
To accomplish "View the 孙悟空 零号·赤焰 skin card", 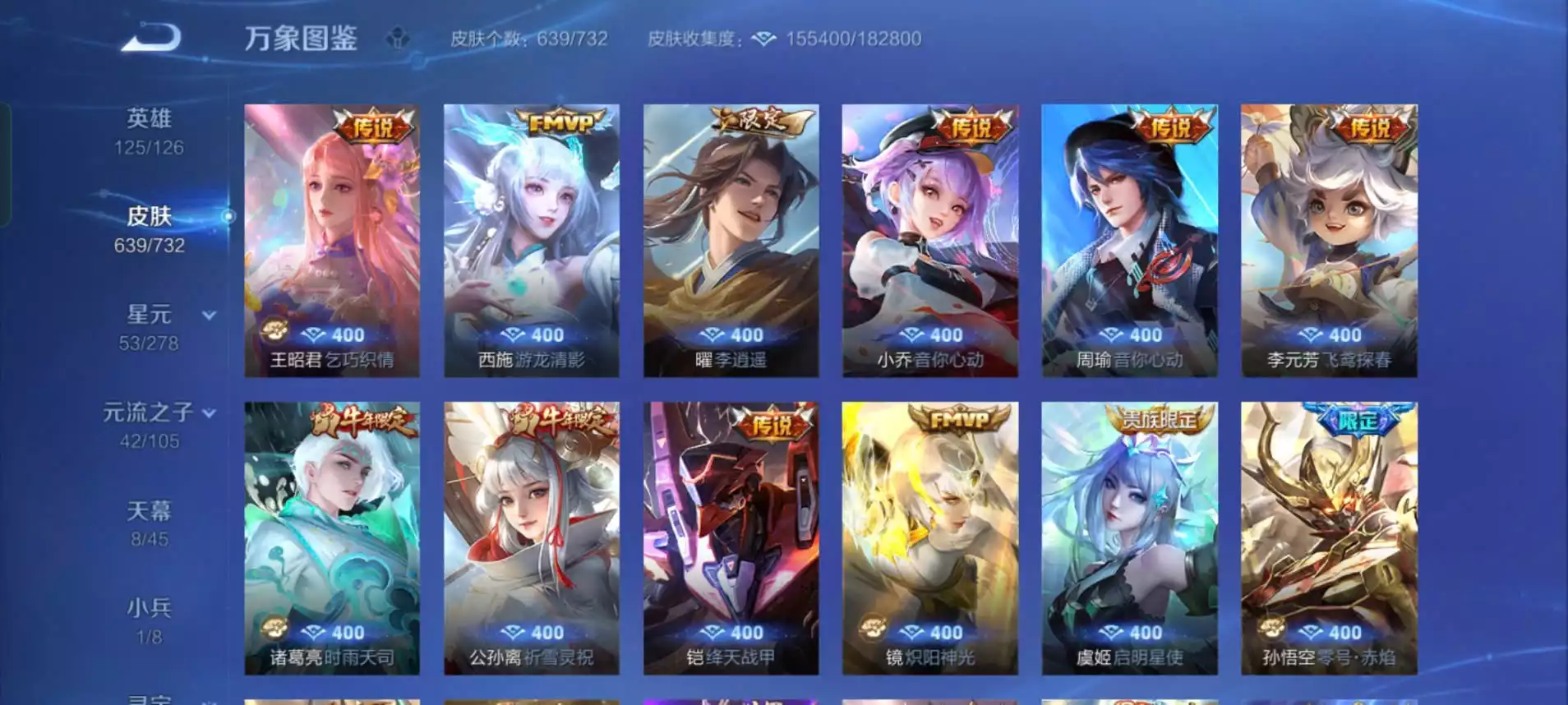I will pos(1329,537).
